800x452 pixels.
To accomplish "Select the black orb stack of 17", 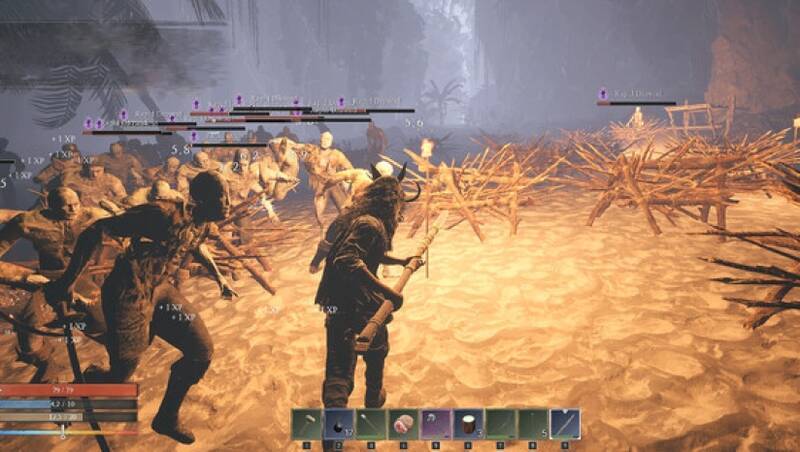I will [339, 424].
